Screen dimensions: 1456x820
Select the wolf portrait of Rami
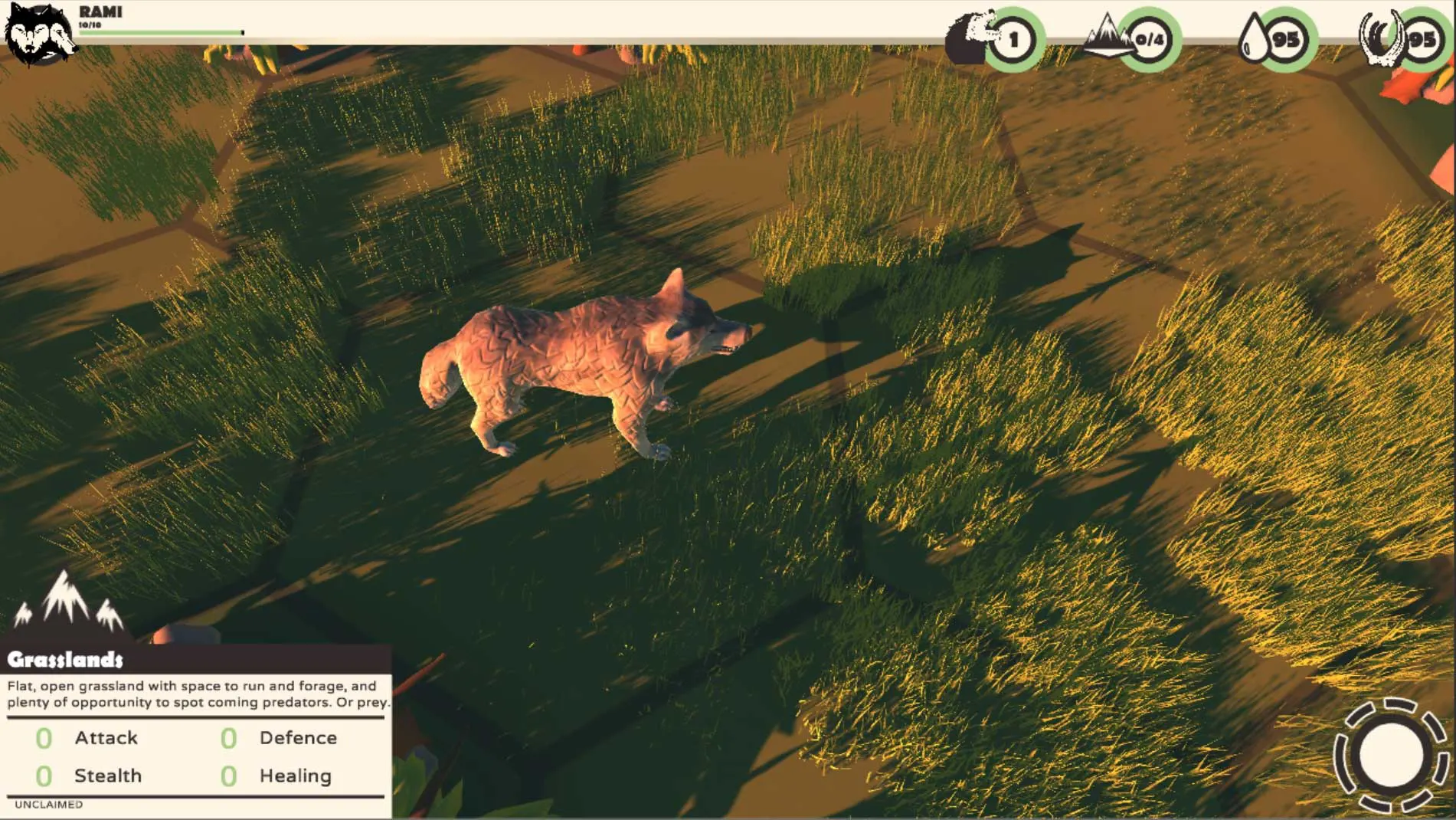coord(38,34)
